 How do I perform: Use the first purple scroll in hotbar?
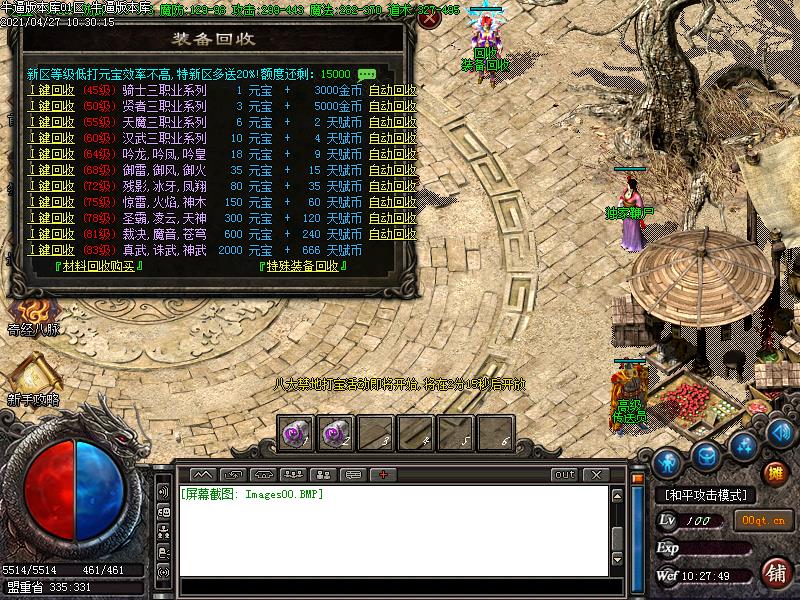point(295,433)
